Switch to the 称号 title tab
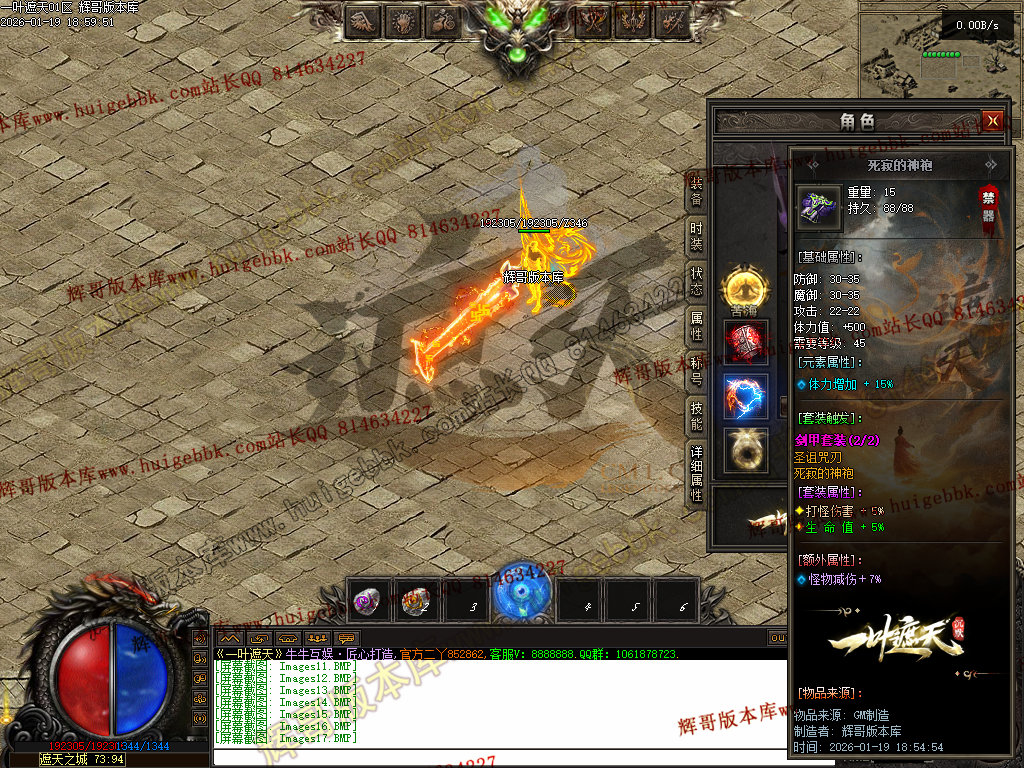 696,370
